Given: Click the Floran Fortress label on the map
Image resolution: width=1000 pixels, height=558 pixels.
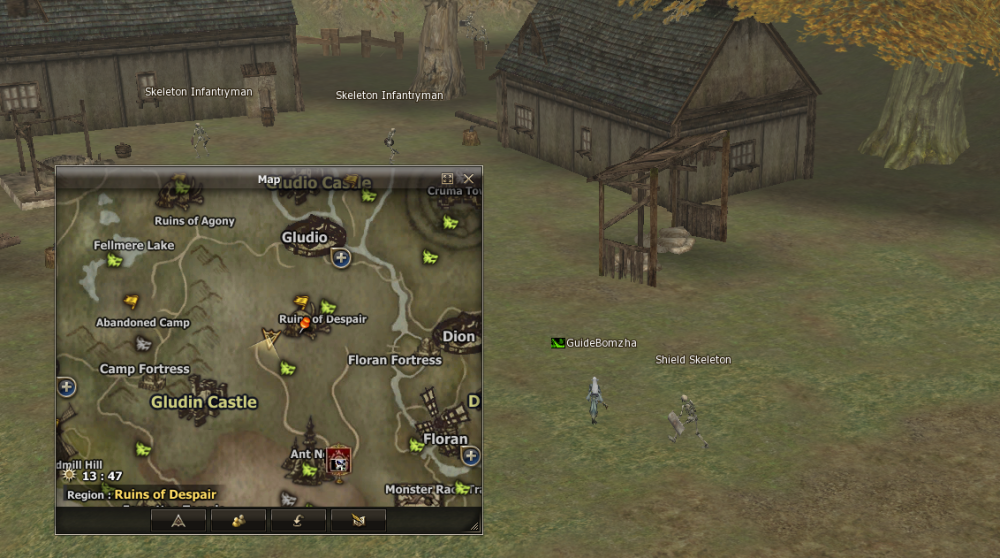Looking at the screenshot, I should coord(394,360).
